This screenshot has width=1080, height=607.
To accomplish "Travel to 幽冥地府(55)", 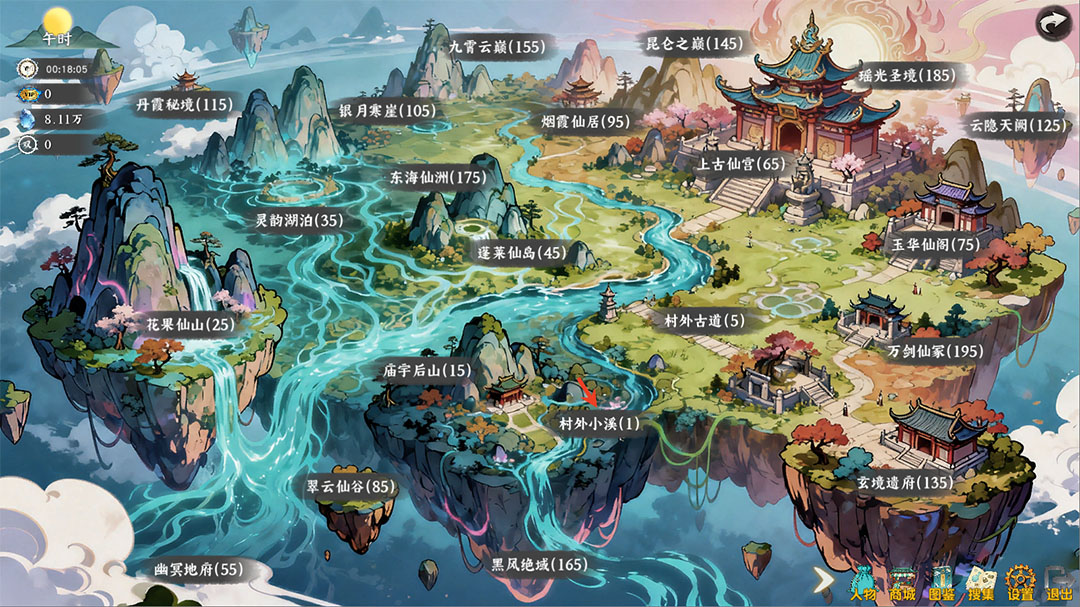I will (198, 570).
